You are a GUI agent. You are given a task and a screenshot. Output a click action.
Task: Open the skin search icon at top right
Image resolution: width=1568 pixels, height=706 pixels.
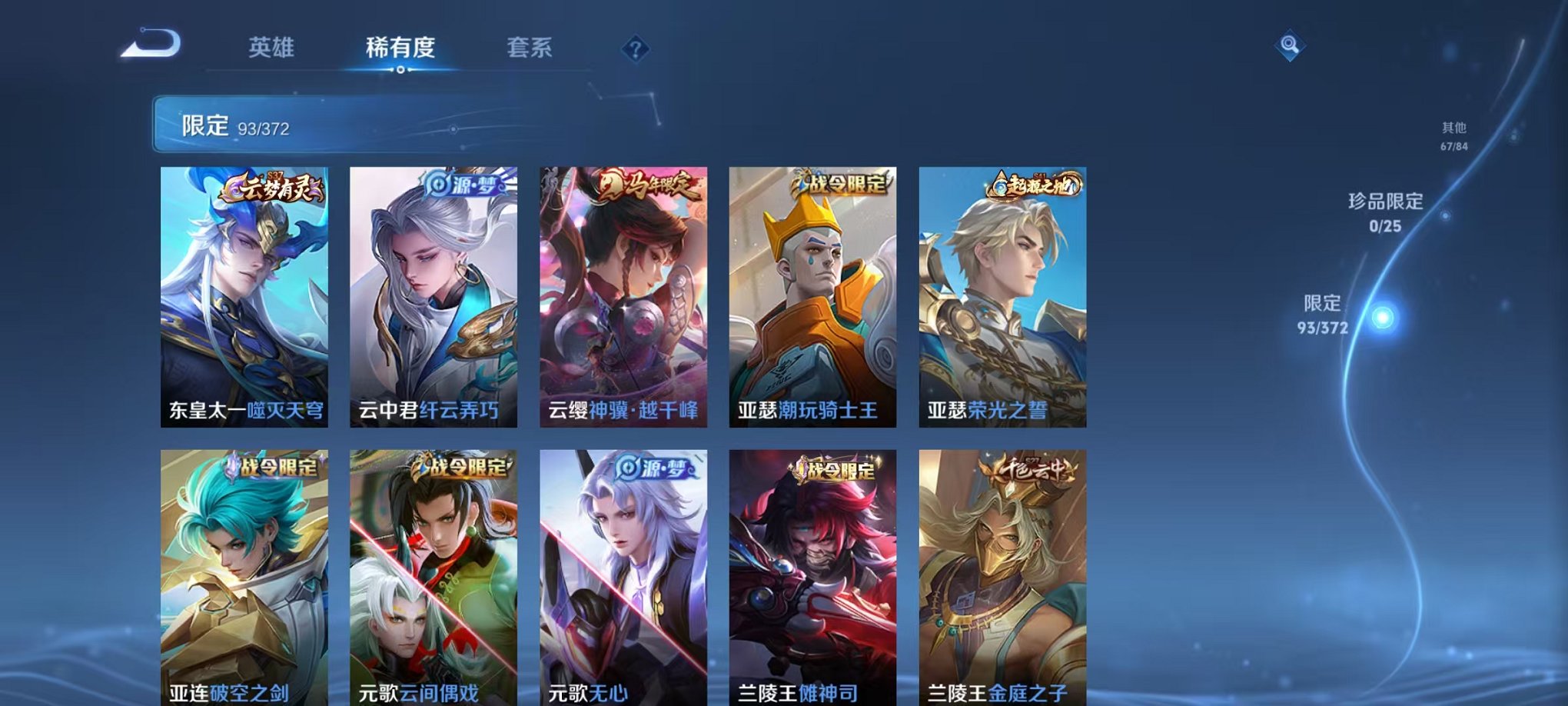(1291, 45)
